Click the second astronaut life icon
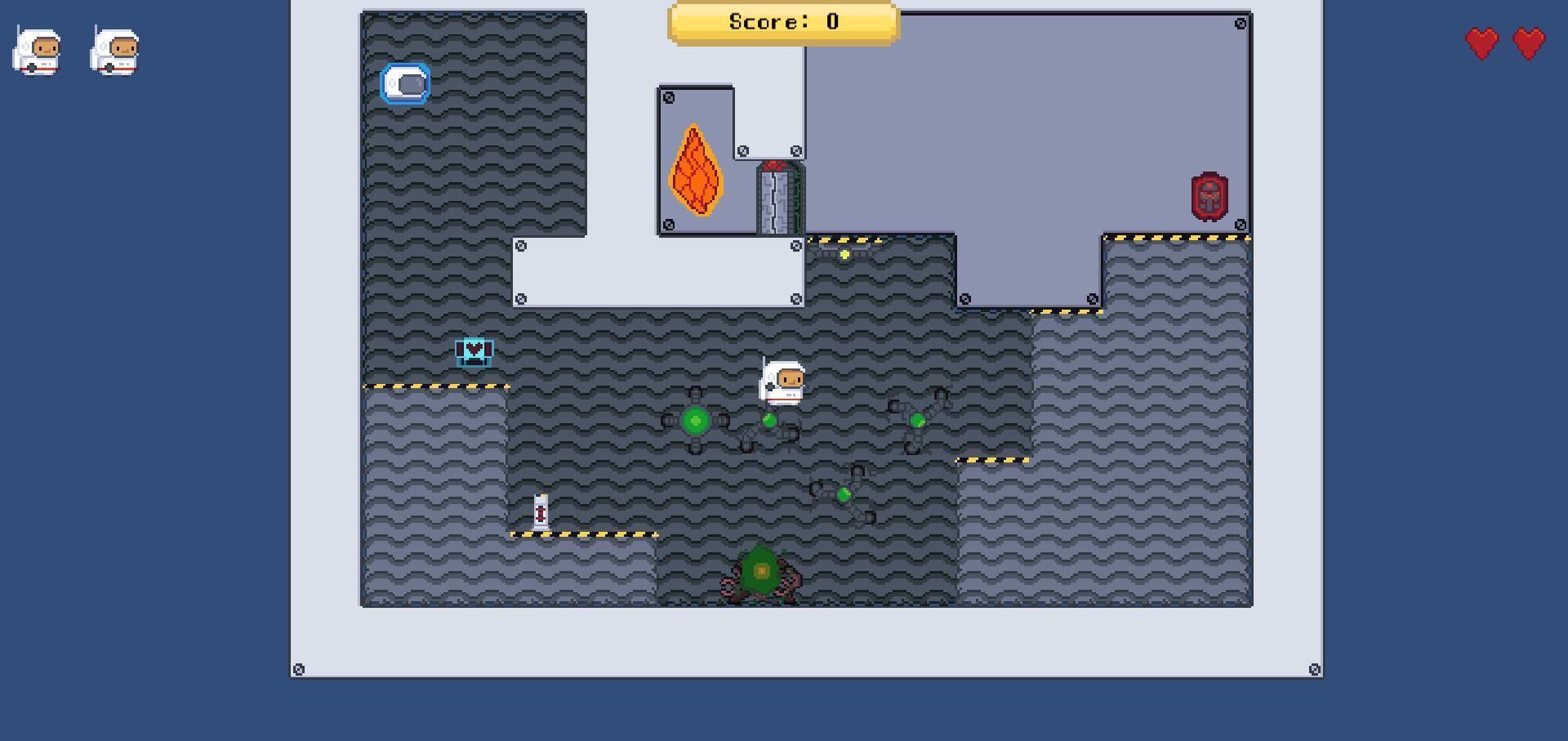 (x=115, y=51)
